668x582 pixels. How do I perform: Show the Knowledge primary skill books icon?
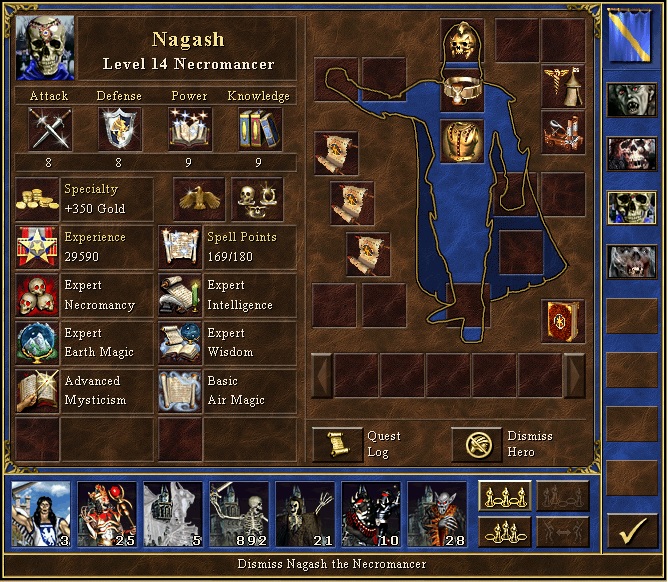[x=259, y=128]
